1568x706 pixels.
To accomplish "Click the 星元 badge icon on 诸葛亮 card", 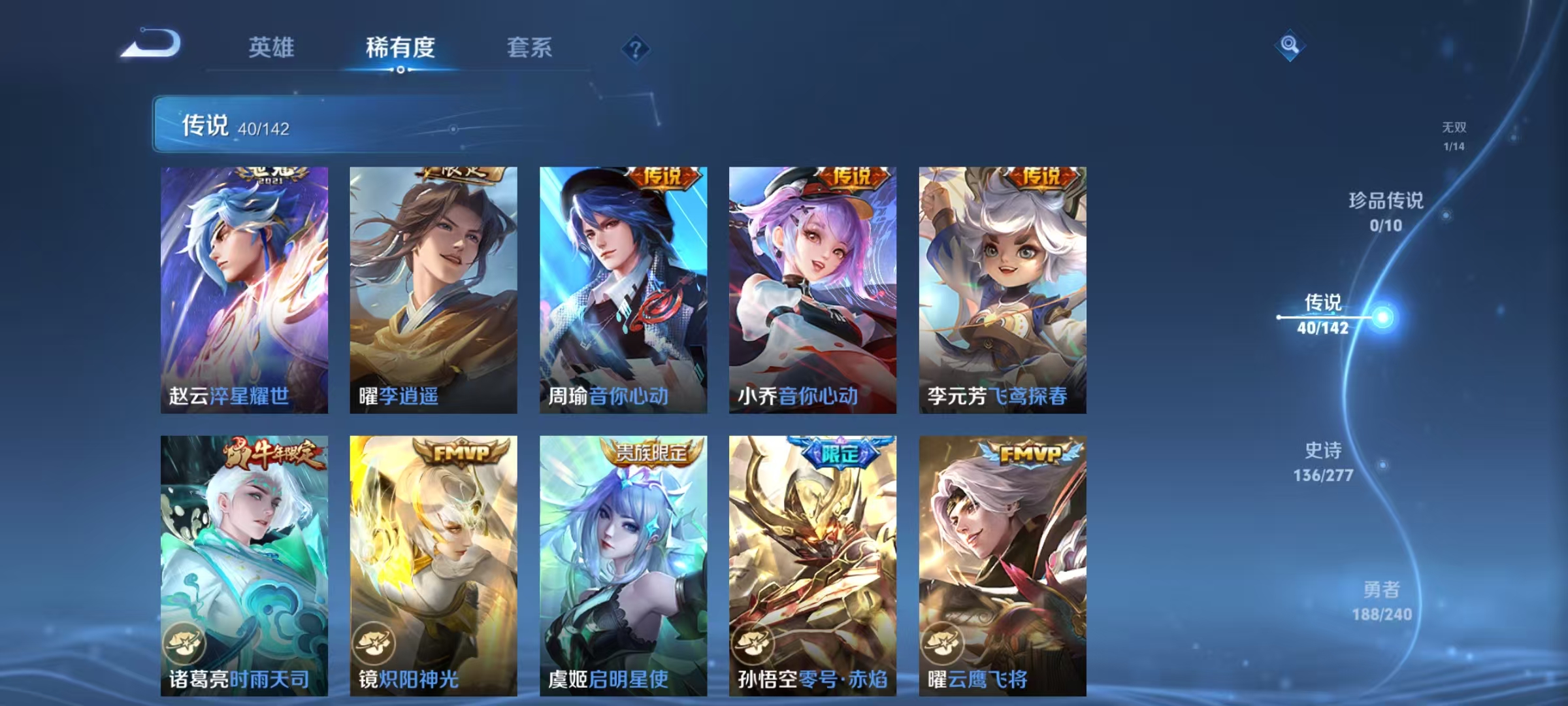I will (x=186, y=644).
